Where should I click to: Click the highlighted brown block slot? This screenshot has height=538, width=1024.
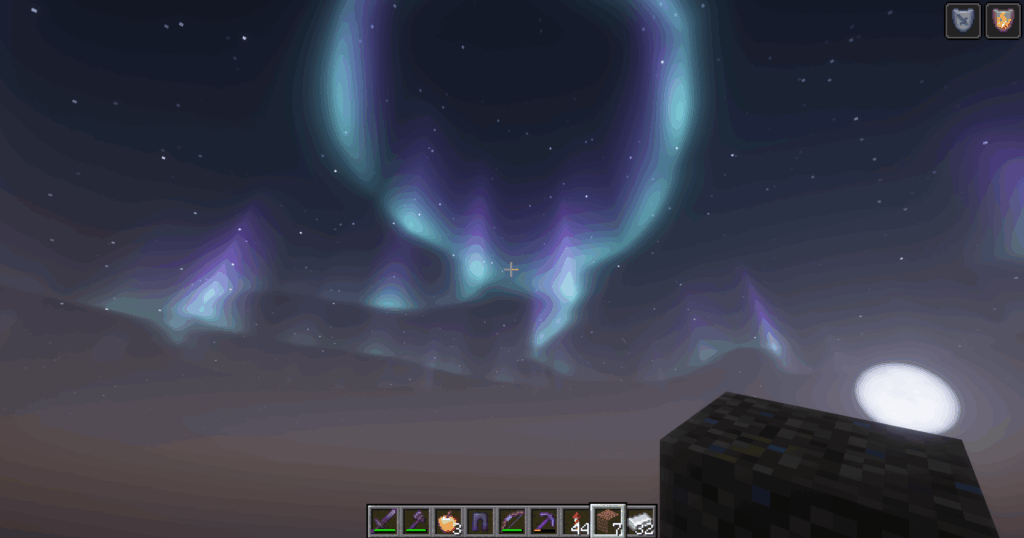608,520
